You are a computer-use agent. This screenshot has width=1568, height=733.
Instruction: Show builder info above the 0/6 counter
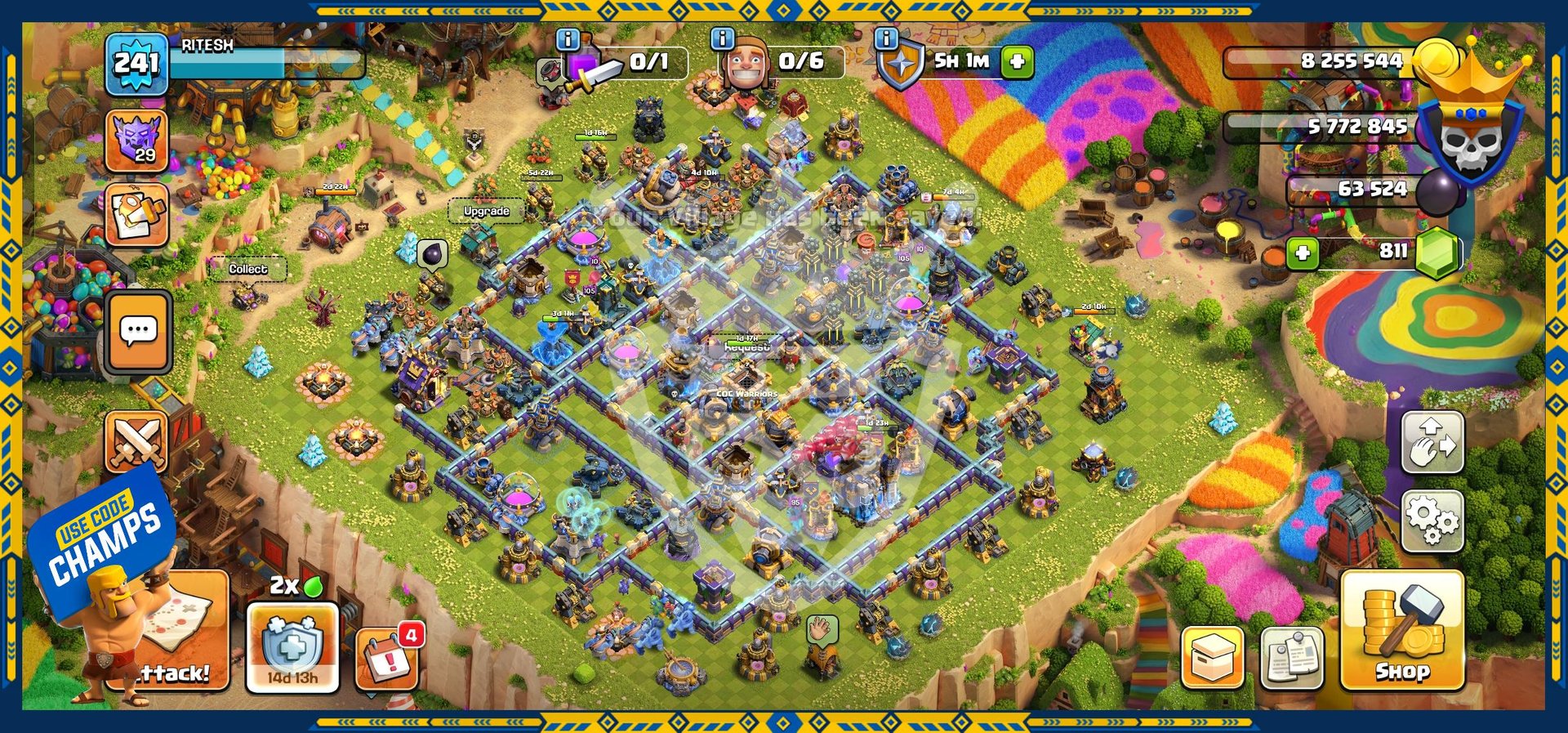722,38
